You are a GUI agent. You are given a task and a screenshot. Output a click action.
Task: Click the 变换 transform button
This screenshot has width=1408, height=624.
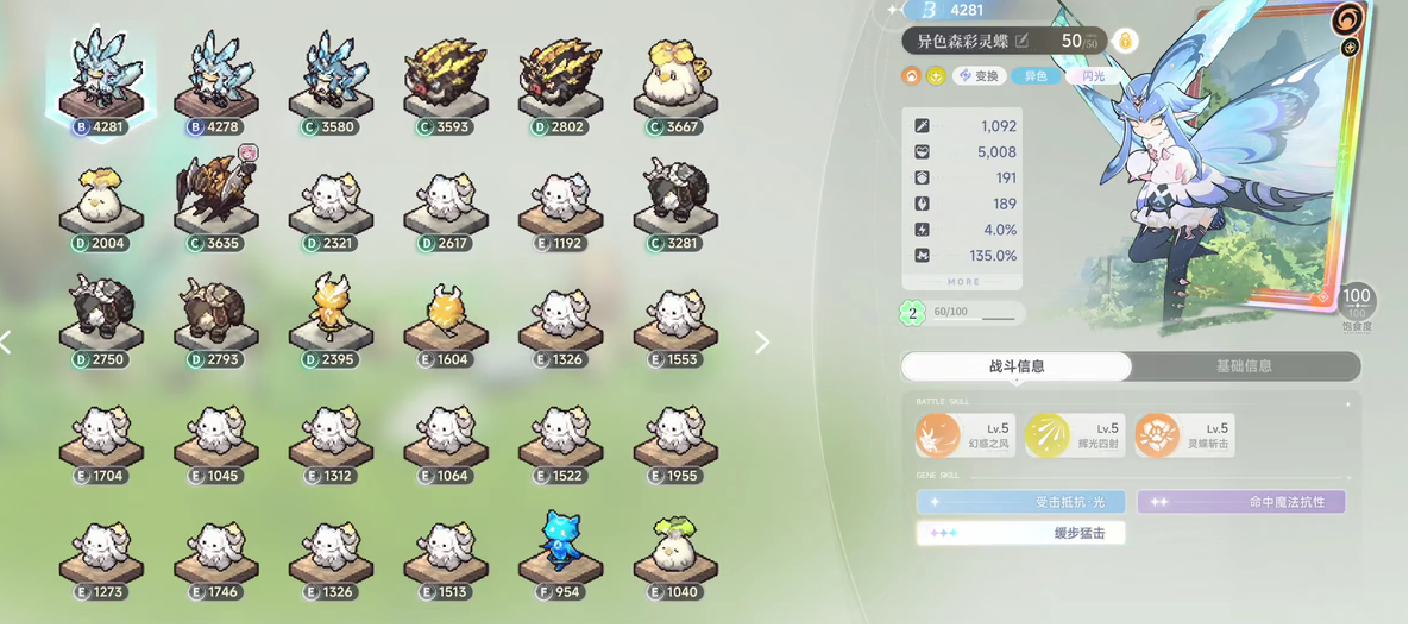(x=979, y=76)
